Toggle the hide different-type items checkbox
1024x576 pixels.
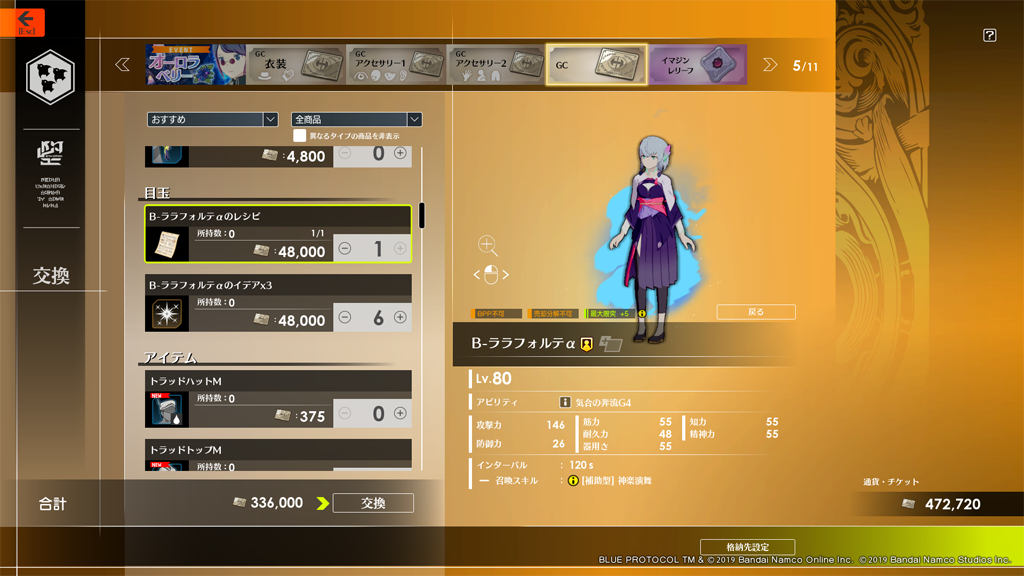click(299, 135)
